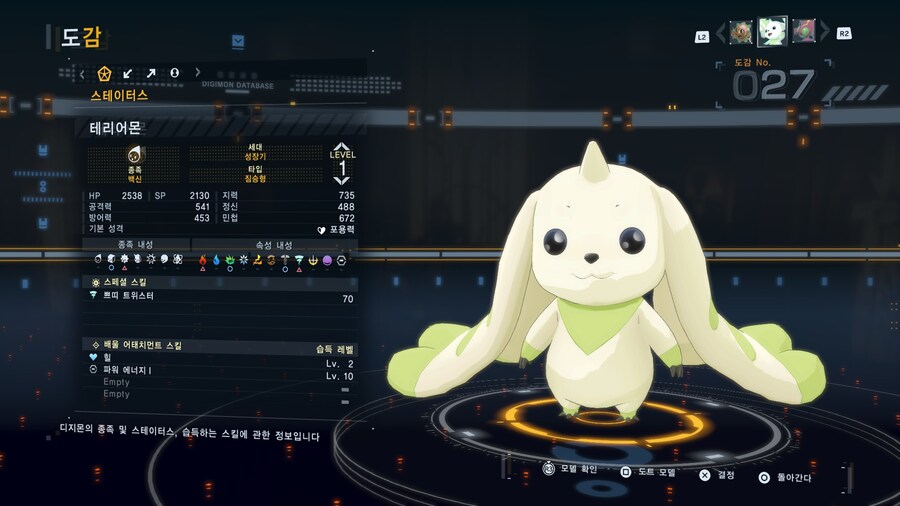Increase LEVEL with the up arrow
Screen dimensions: 900x506
pyautogui.click(x=342, y=146)
